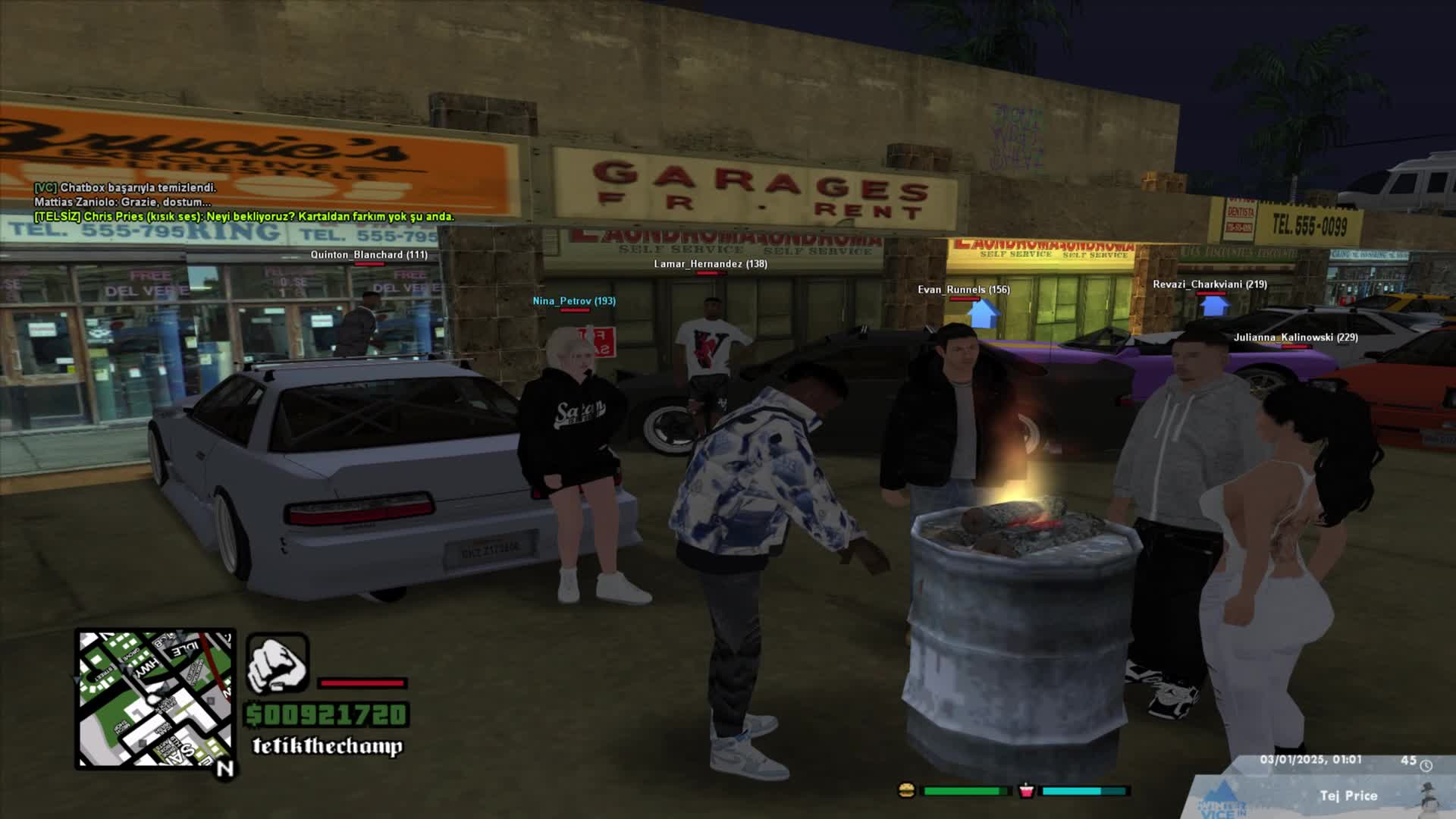1456x819 pixels.
Task: Select the Evan_Runnels name tag
Action: pos(963,290)
